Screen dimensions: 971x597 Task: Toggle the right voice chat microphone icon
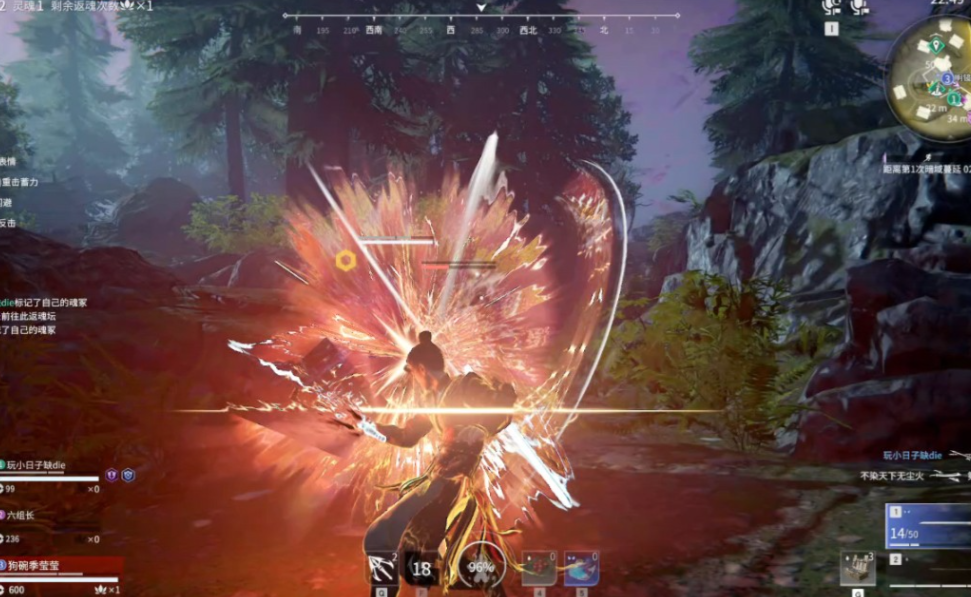[x=859, y=8]
